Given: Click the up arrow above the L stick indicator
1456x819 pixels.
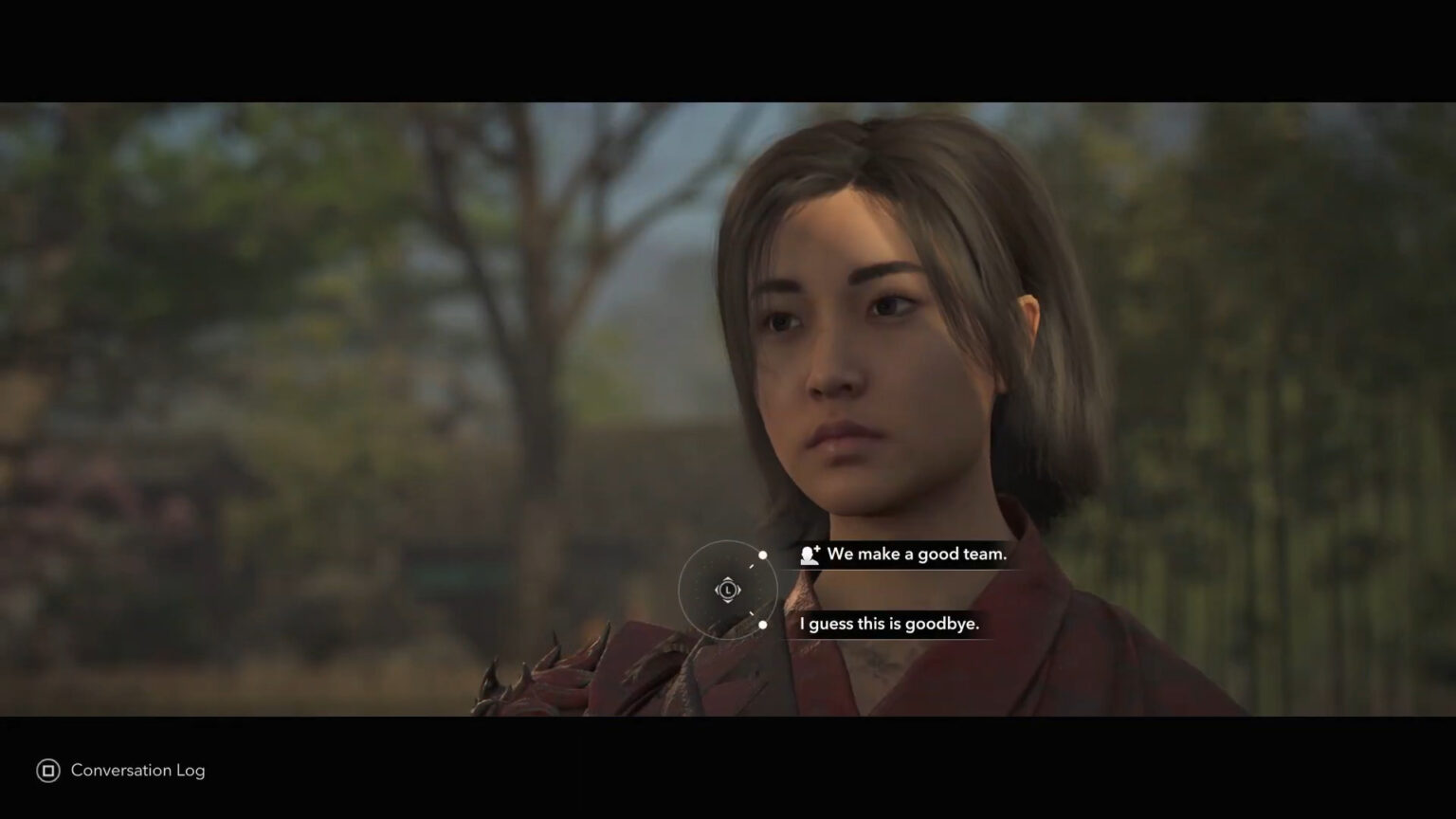Looking at the screenshot, I should click(728, 579).
